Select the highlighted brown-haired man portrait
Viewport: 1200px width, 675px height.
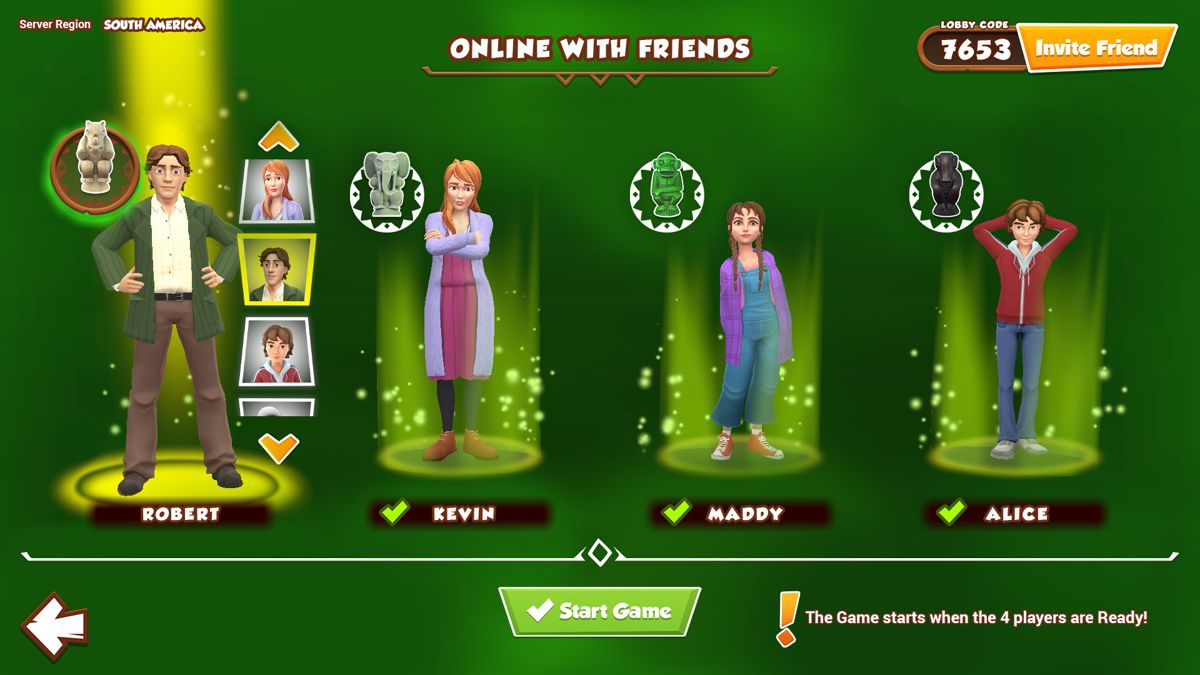click(277, 270)
